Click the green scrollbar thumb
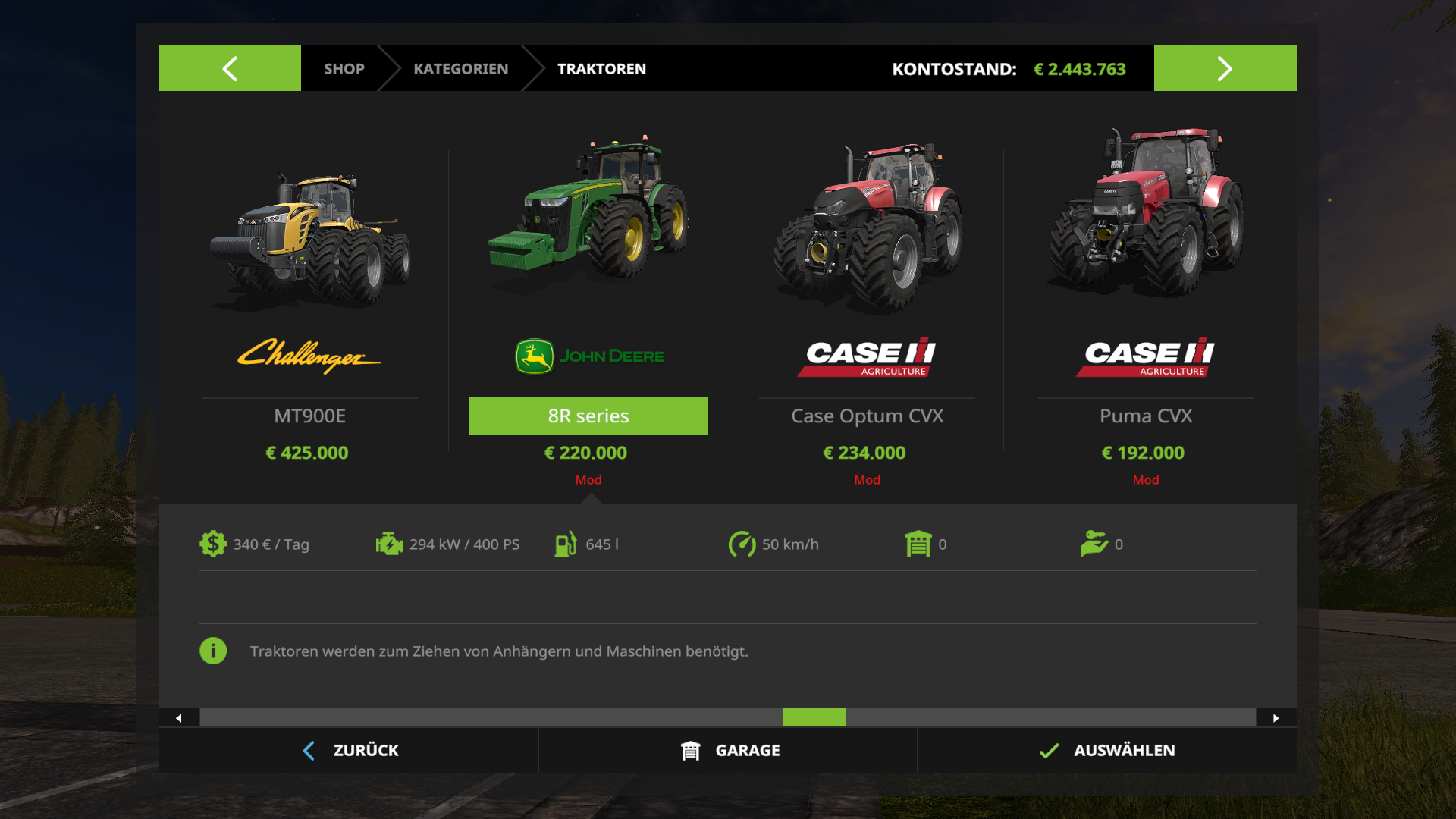This screenshot has width=1456, height=819. [814, 717]
